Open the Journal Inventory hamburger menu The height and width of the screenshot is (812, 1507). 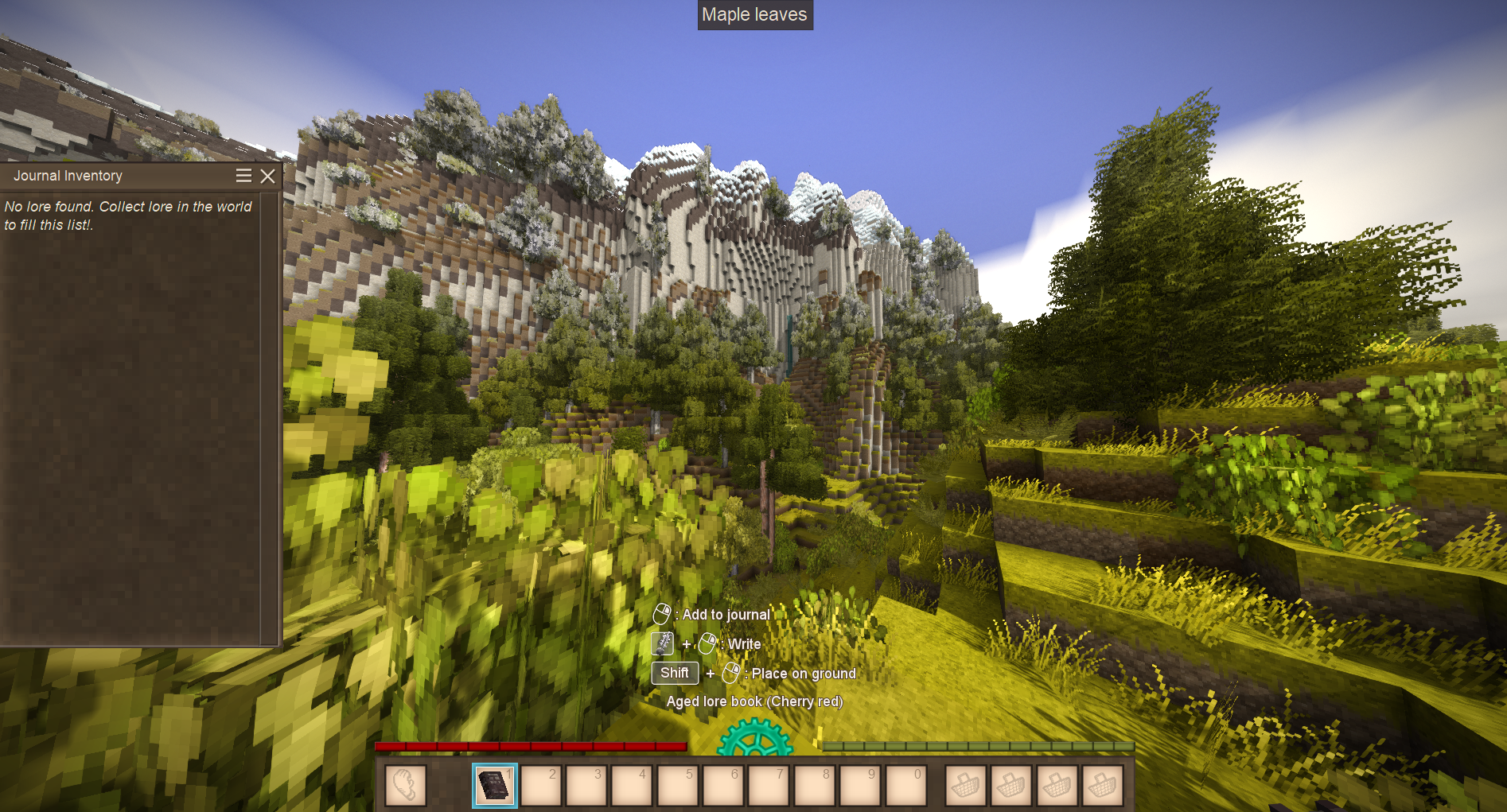click(243, 176)
